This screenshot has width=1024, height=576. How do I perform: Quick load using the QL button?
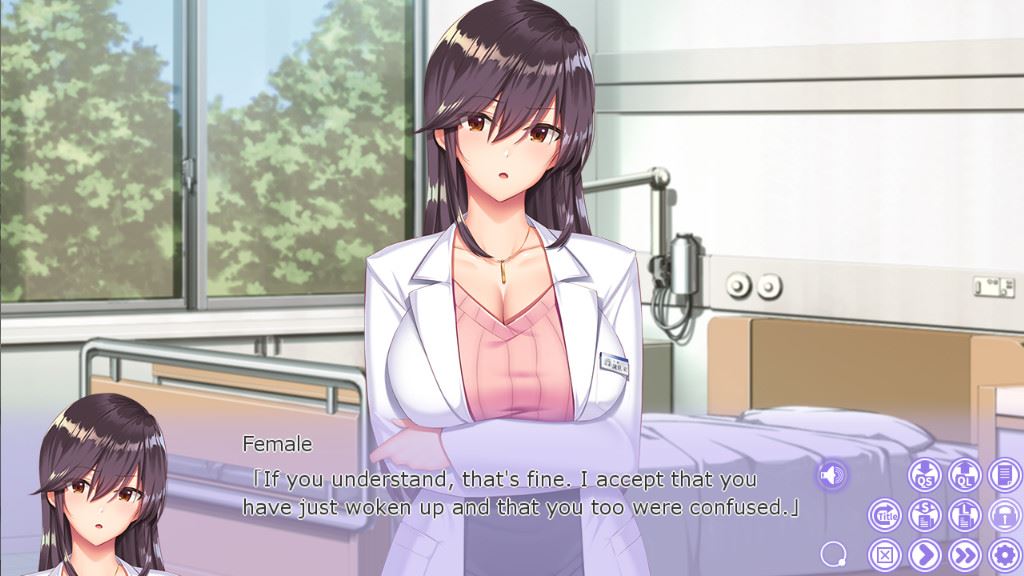click(x=964, y=474)
